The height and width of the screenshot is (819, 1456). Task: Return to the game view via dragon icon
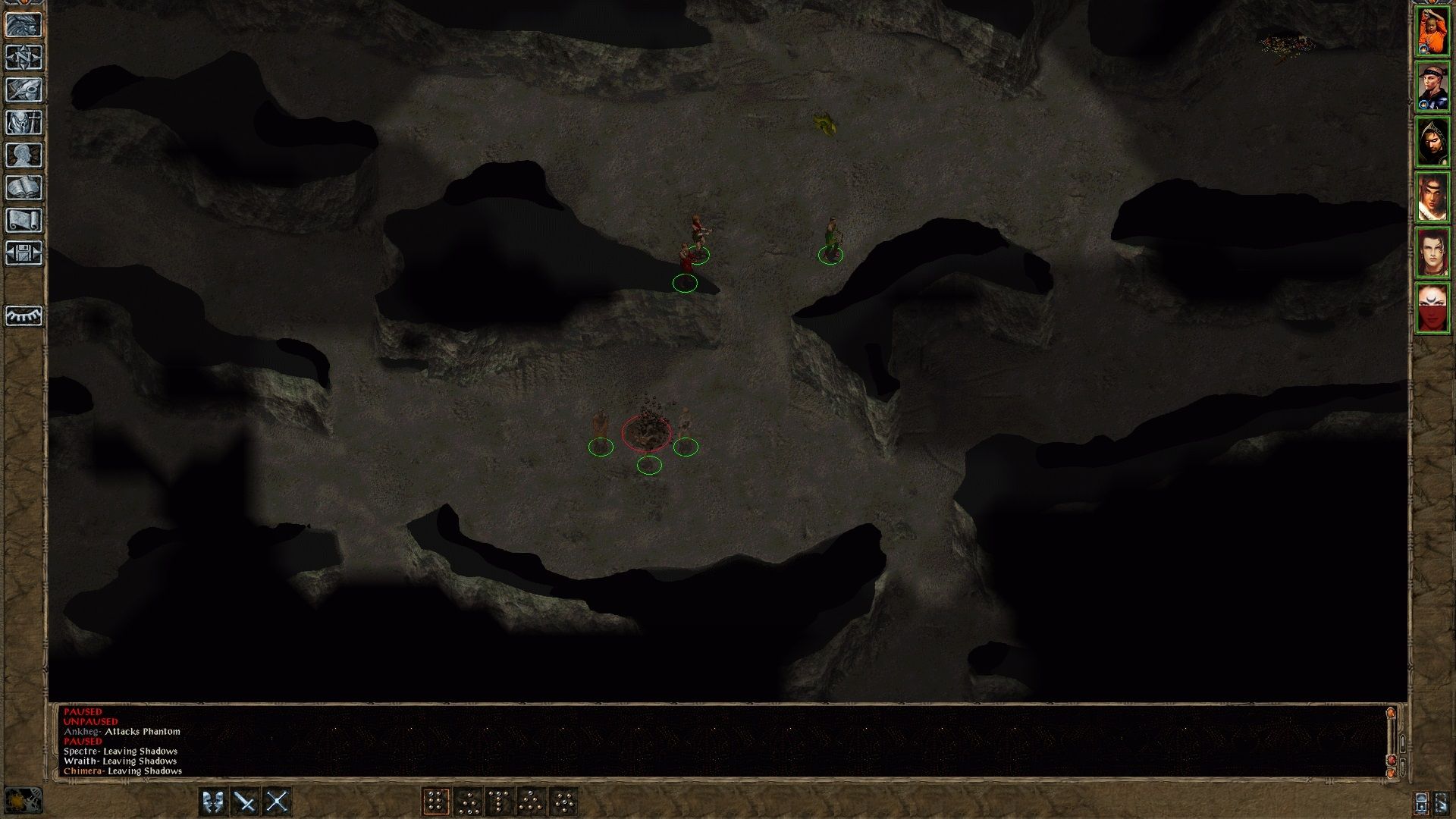click(x=25, y=25)
